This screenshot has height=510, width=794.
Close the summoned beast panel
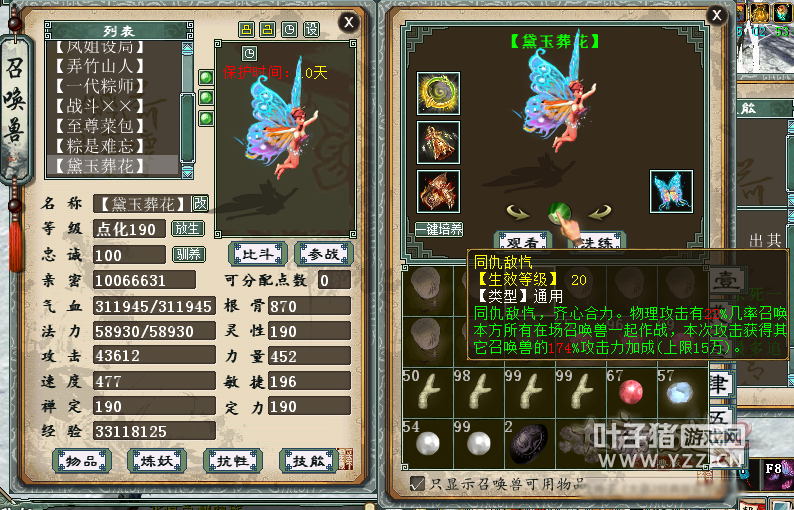coord(348,21)
